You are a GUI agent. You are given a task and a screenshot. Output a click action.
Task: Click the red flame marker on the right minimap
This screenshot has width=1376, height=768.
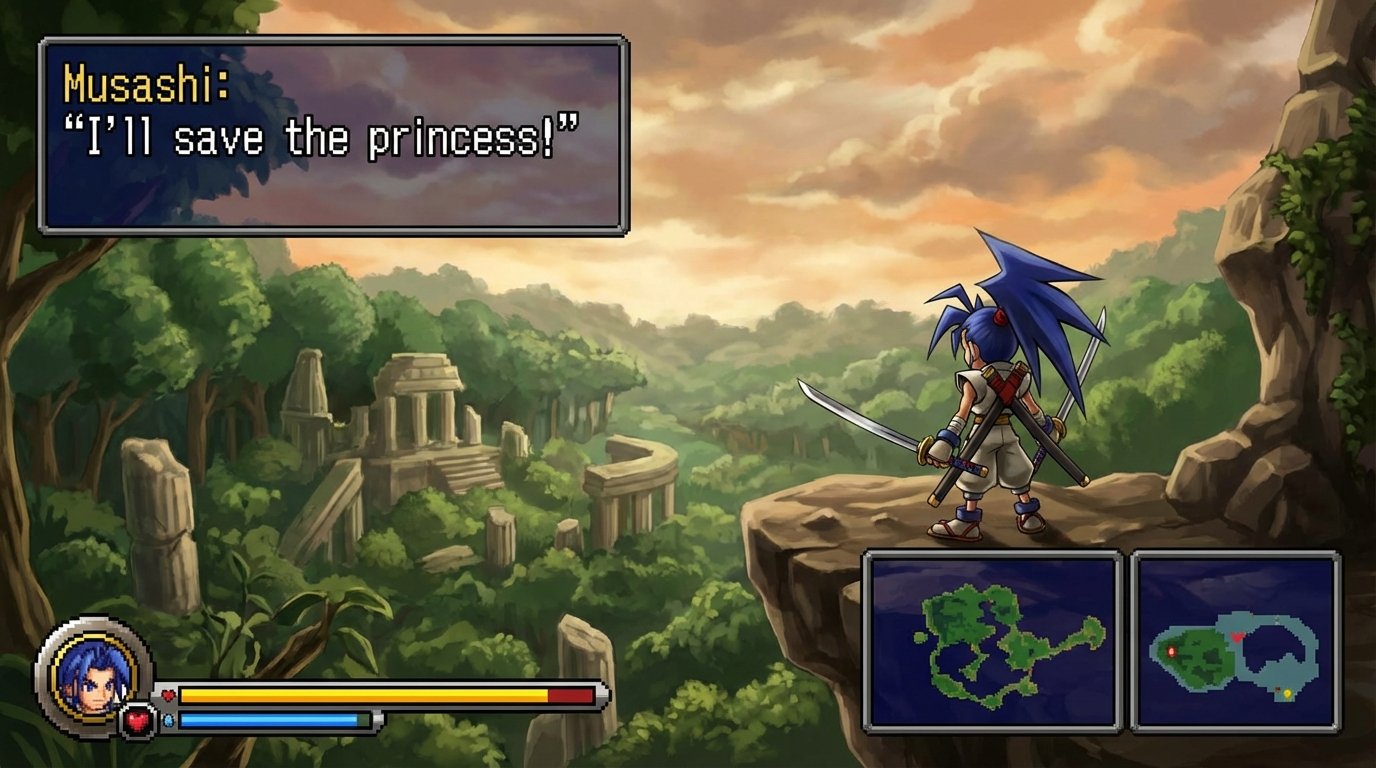pyautogui.click(x=1171, y=652)
